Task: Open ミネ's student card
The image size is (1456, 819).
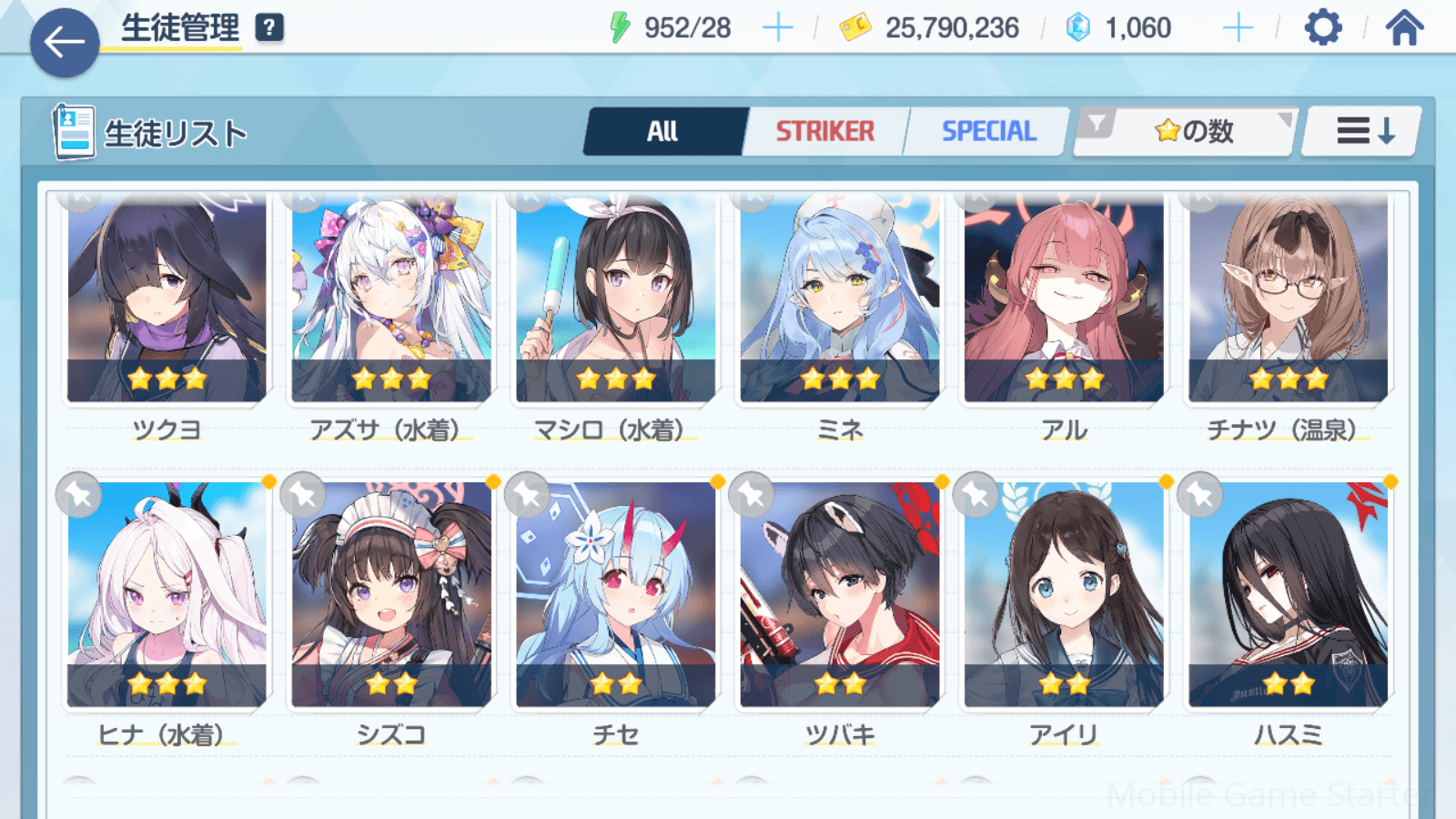Action: (x=839, y=300)
